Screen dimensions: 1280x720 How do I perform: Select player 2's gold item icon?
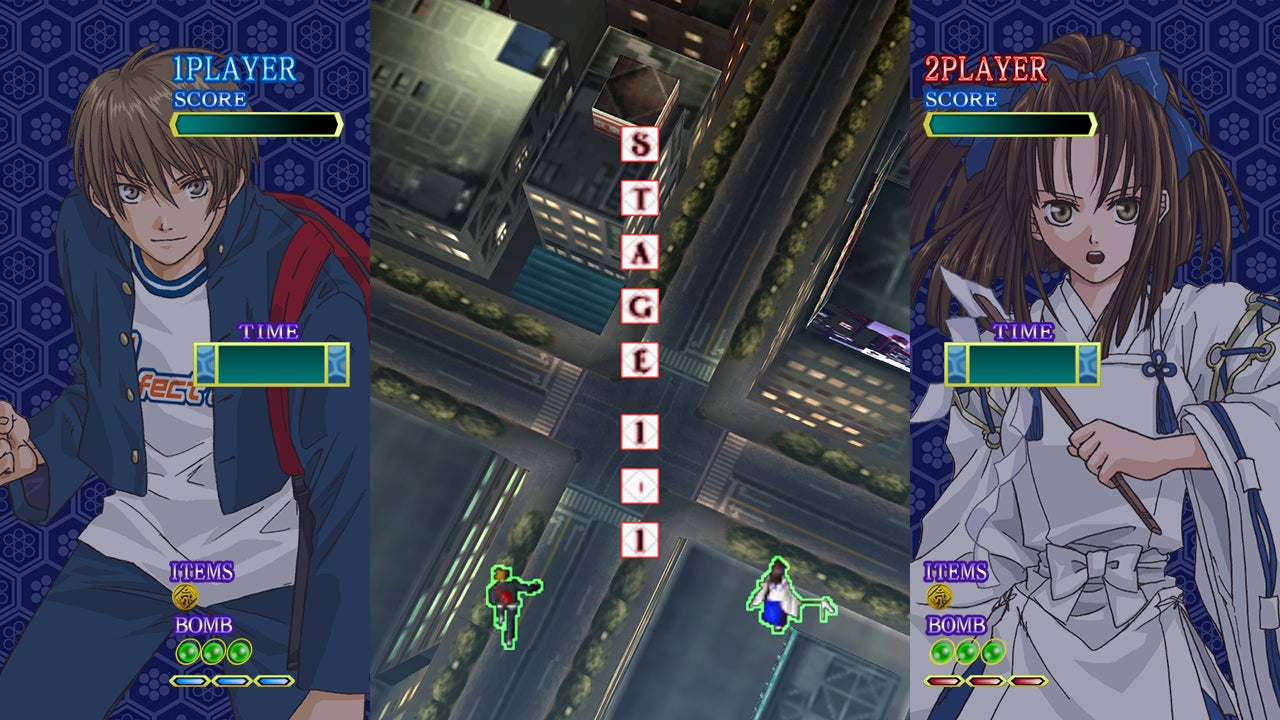[x=940, y=597]
